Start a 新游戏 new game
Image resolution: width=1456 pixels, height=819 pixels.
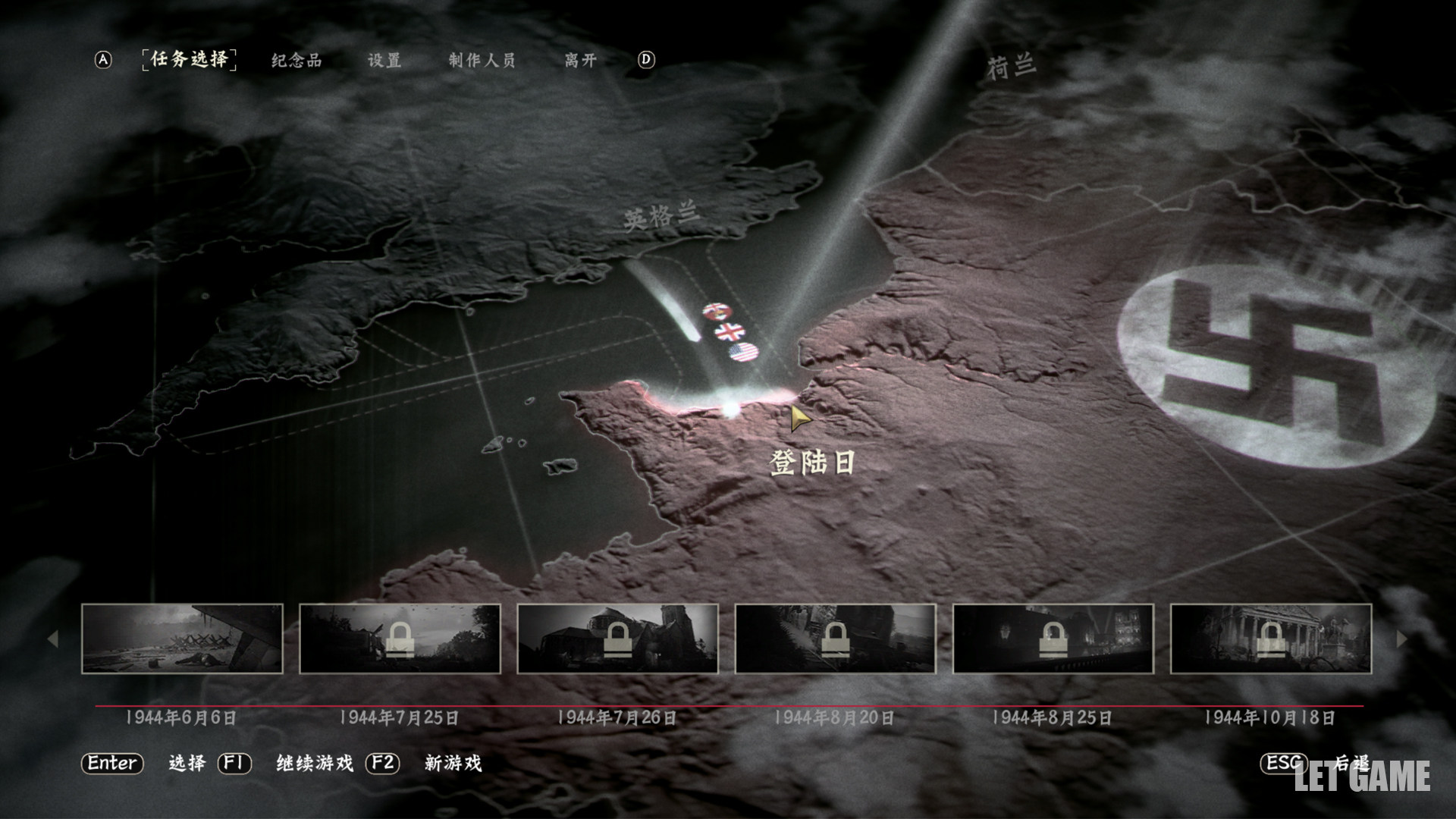[453, 763]
